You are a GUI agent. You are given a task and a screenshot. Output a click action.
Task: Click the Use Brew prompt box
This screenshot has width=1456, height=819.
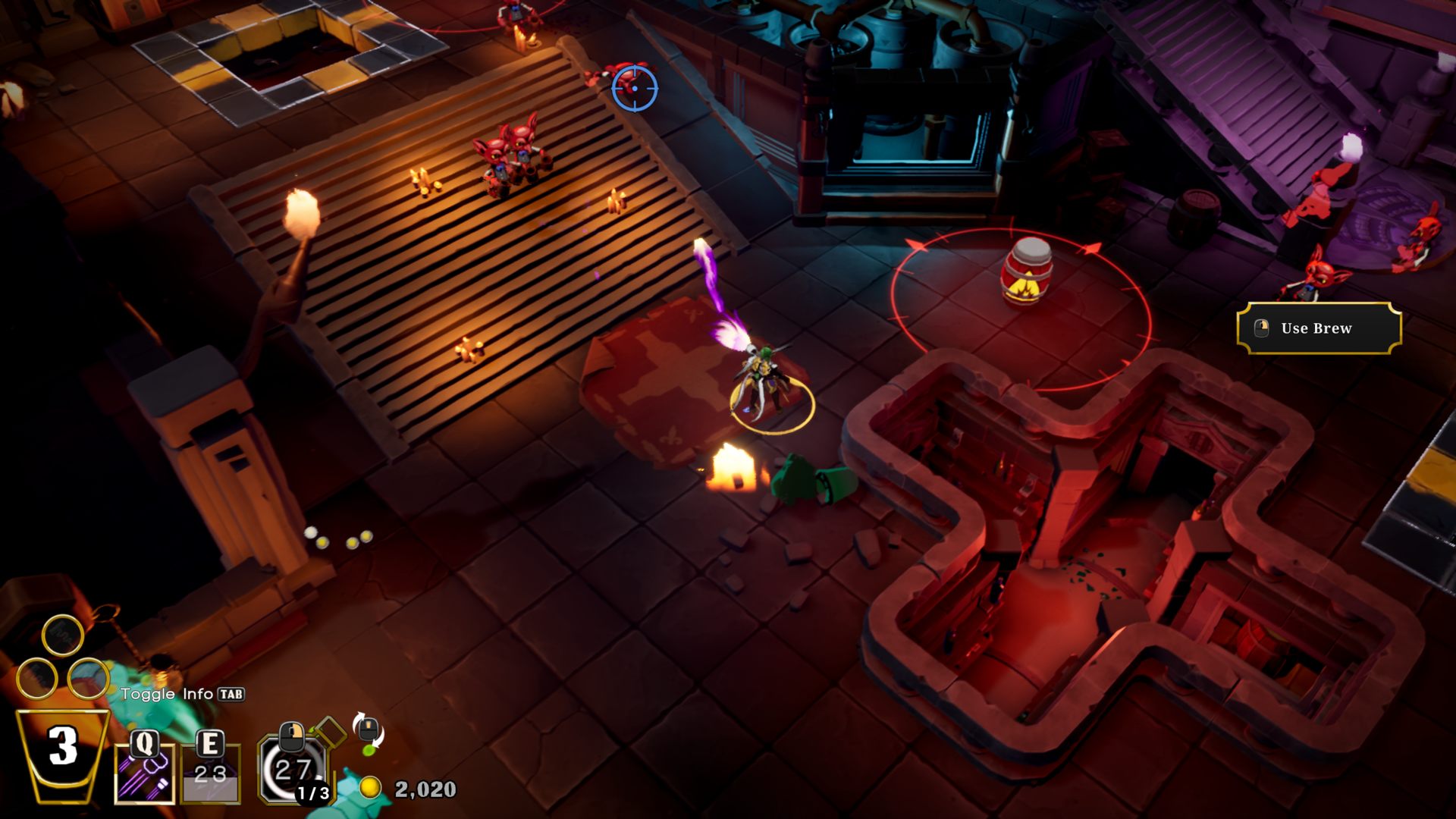click(x=1319, y=328)
